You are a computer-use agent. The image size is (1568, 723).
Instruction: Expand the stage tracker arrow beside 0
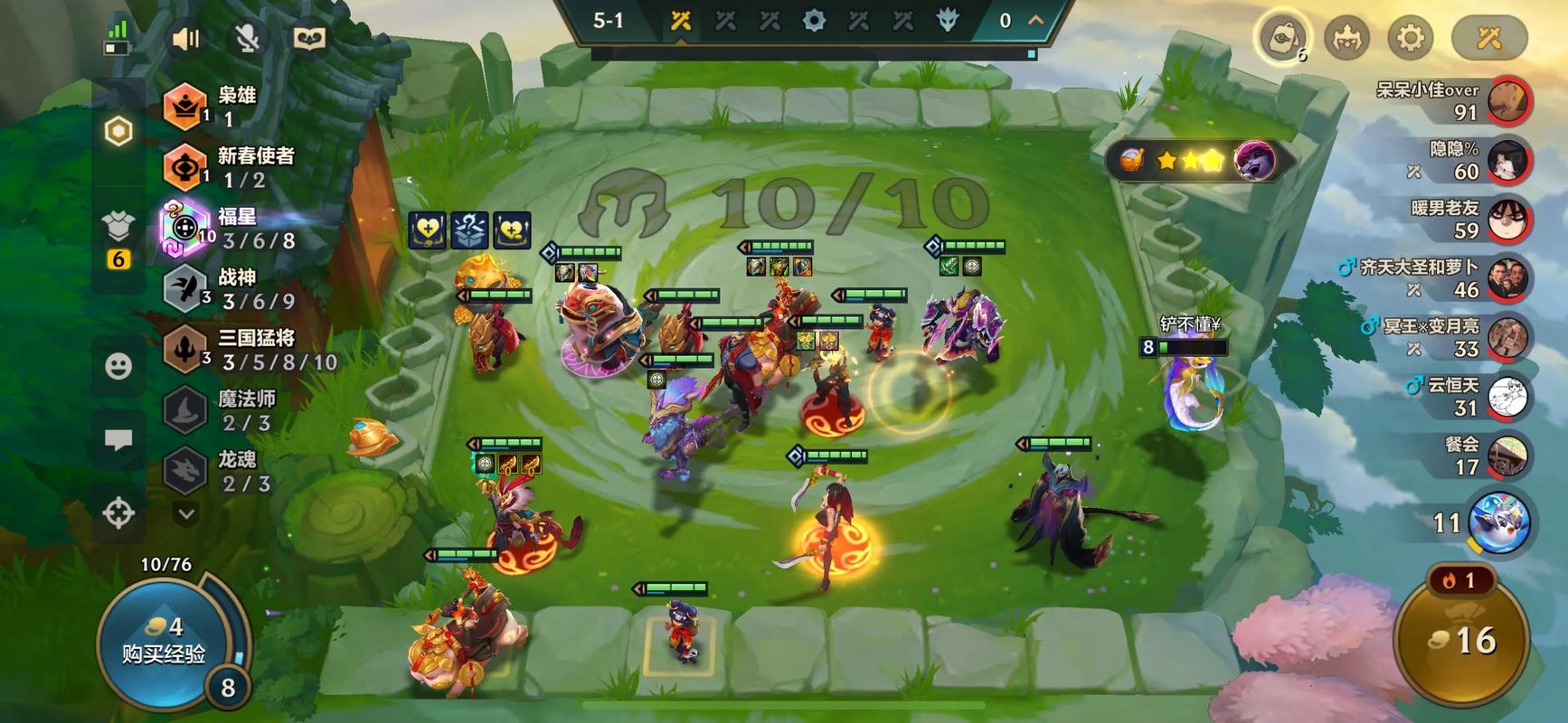[x=1036, y=20]
